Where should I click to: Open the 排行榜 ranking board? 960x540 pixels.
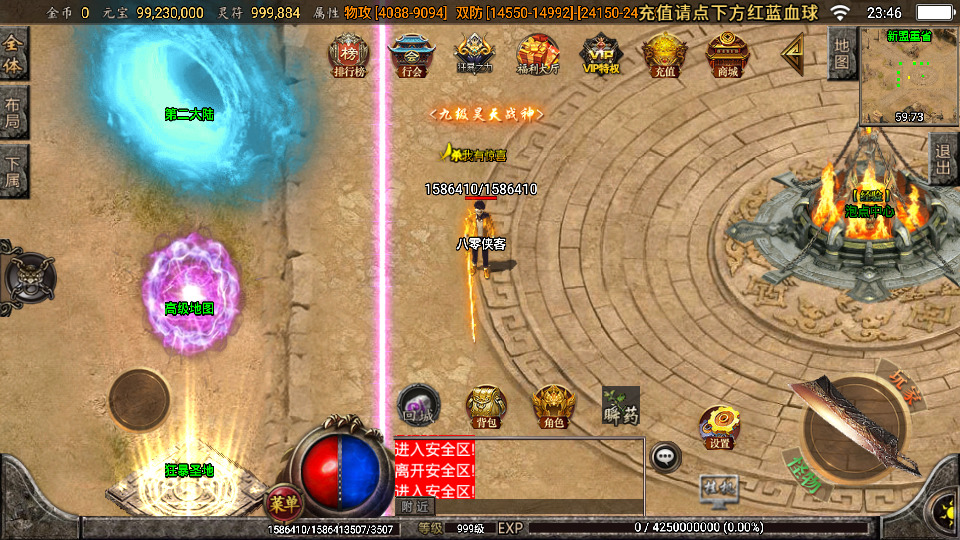(349, 56)
